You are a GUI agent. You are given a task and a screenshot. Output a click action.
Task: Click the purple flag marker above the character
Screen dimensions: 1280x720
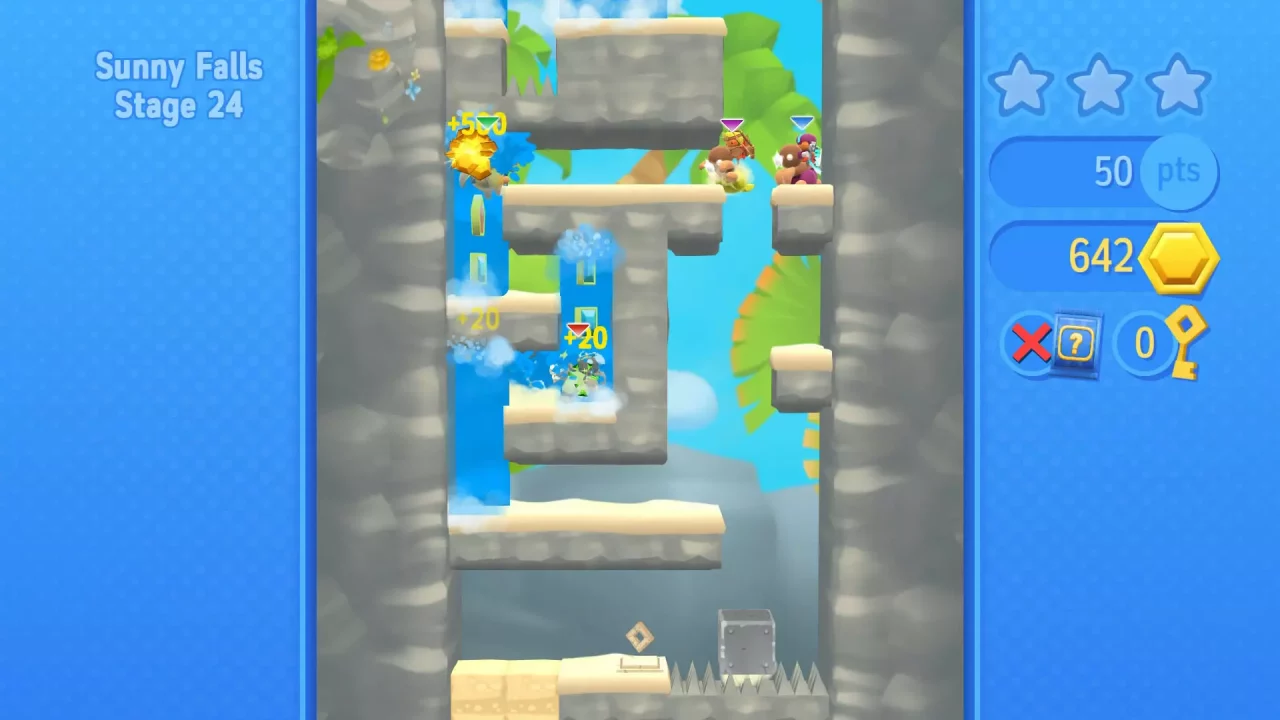pos(731,124)
